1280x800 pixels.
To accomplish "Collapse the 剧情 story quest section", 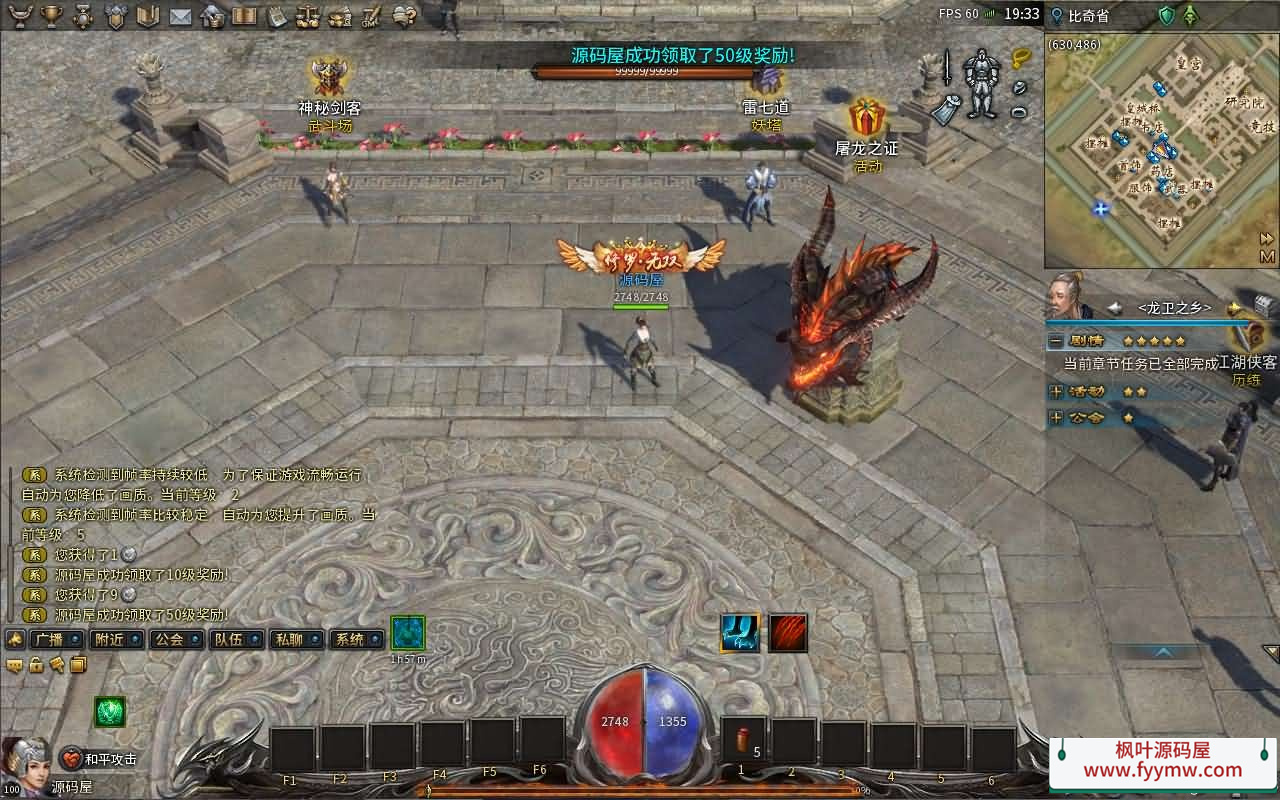I will 1056,341.
